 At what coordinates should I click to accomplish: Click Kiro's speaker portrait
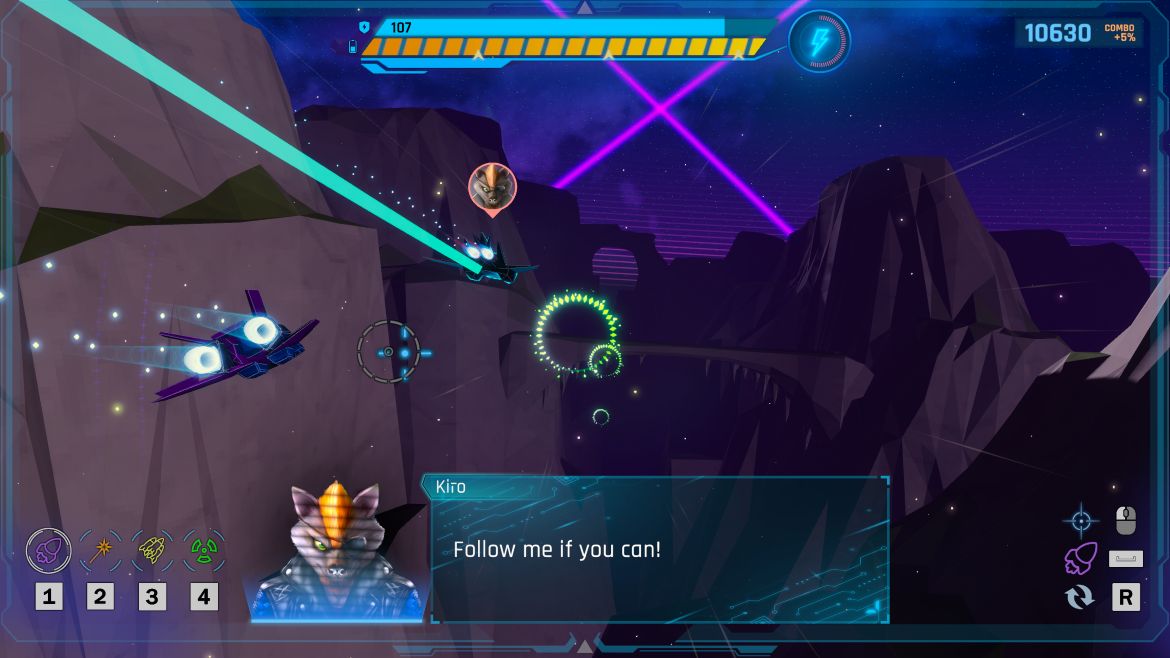click(337, 552)
